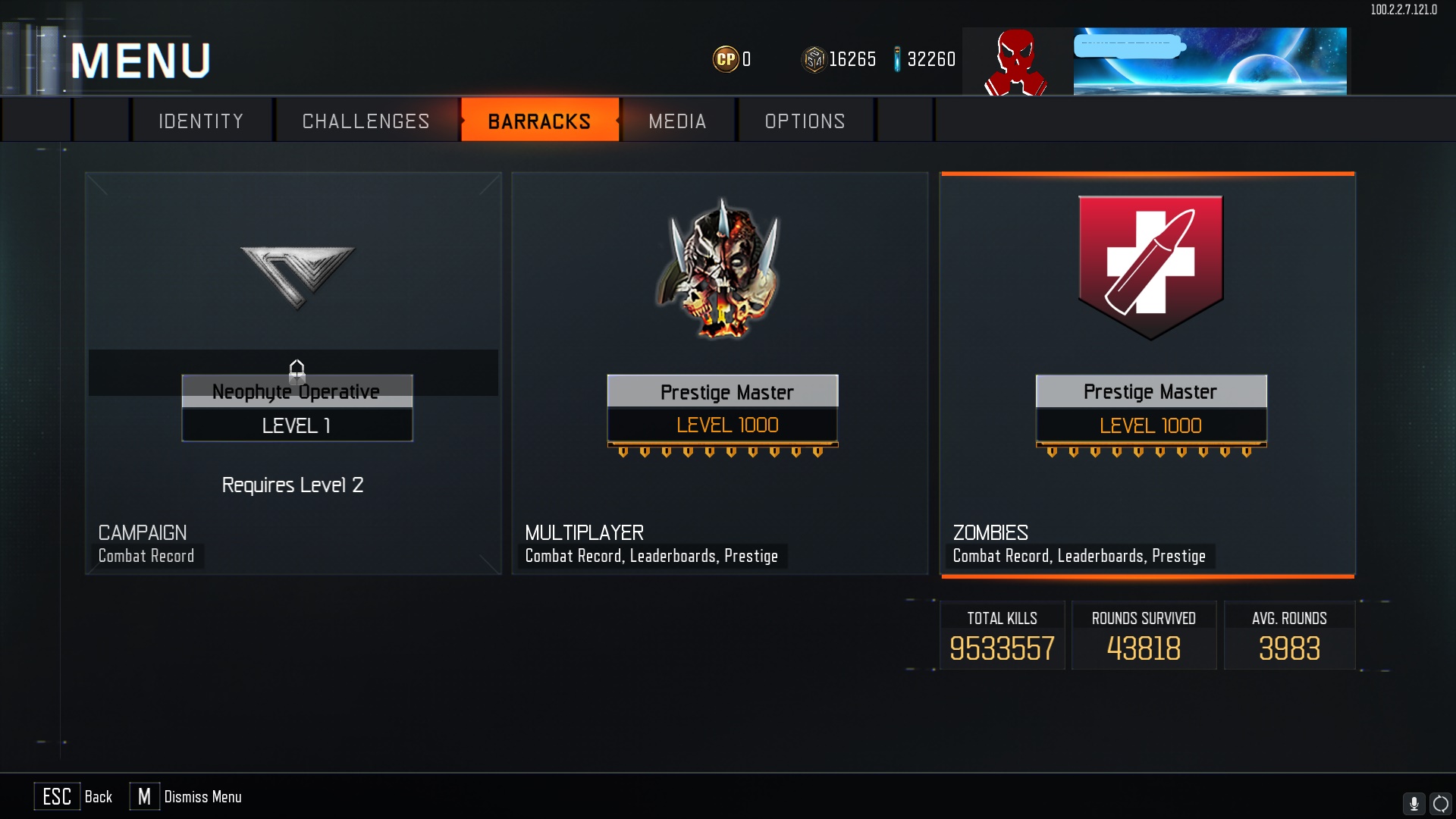Choose the Multiplayer barracks card
This screenshot has width=1456, height=819.
coord(720,373)
